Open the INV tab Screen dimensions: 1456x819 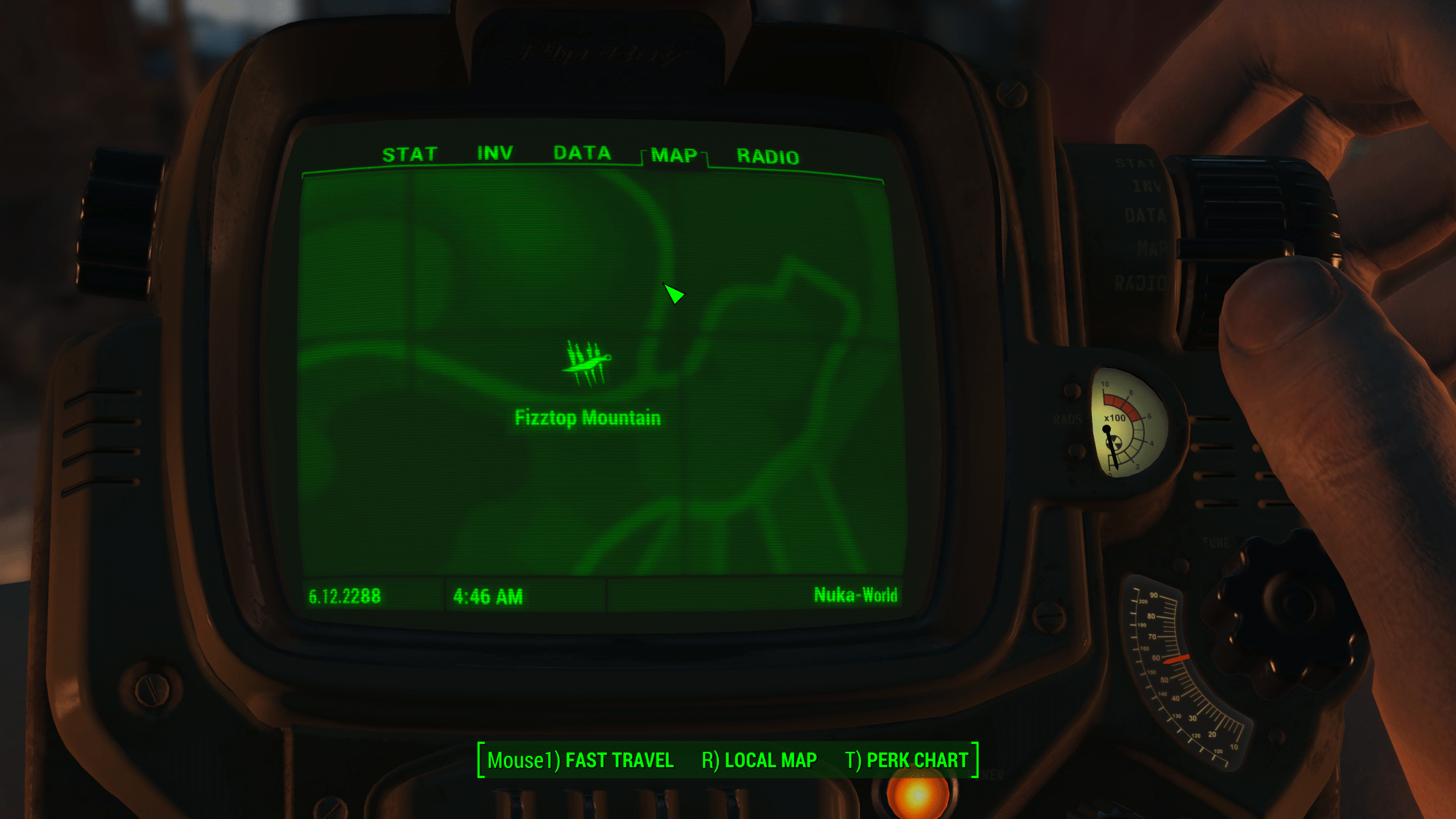click(x=495, y=154)
